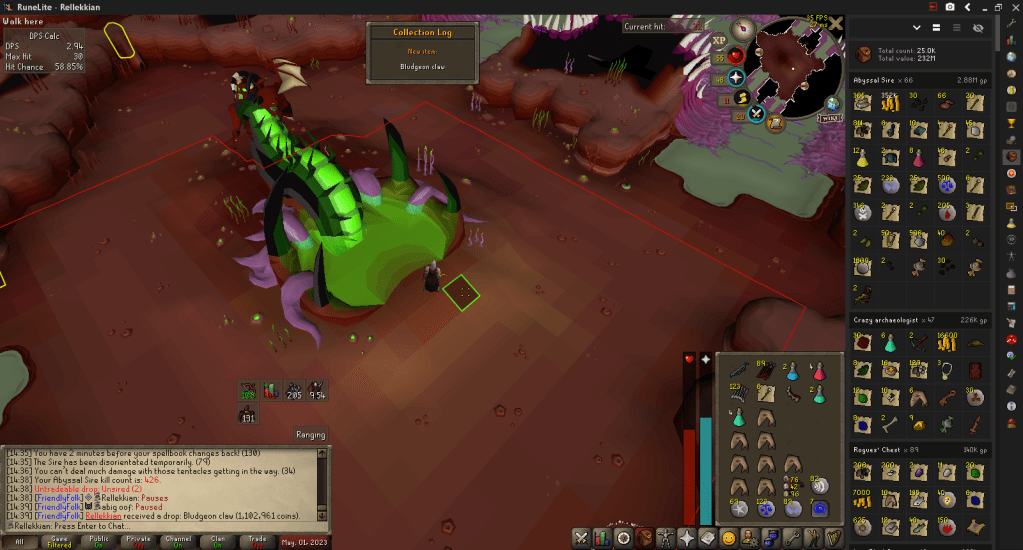Image resolution: width=1023 pixels, height=550 pixels.
Task: Hide loot tracker entries with the eye icon
Action: coord(978,28)
